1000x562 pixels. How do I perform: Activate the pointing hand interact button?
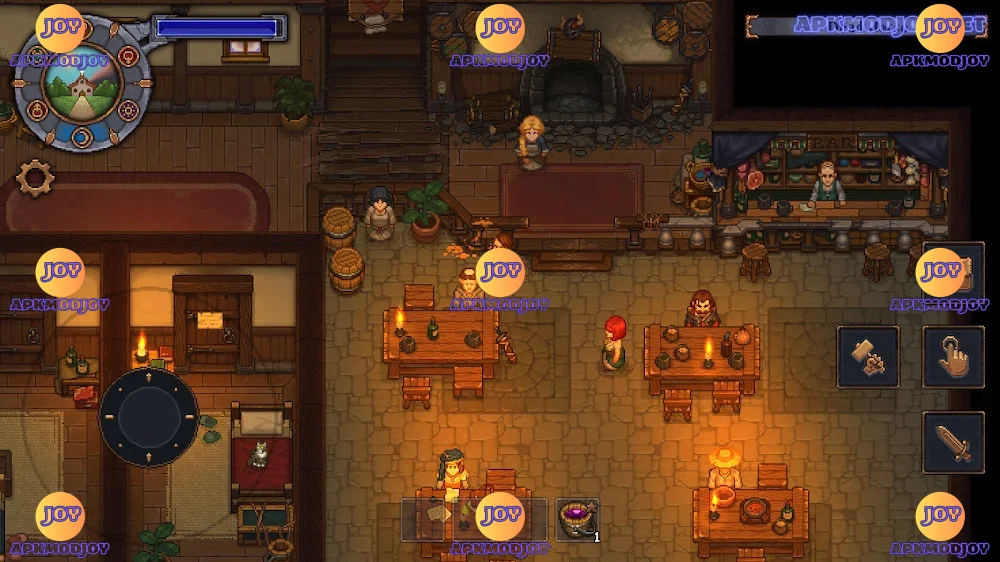click(x=953, y=357)
